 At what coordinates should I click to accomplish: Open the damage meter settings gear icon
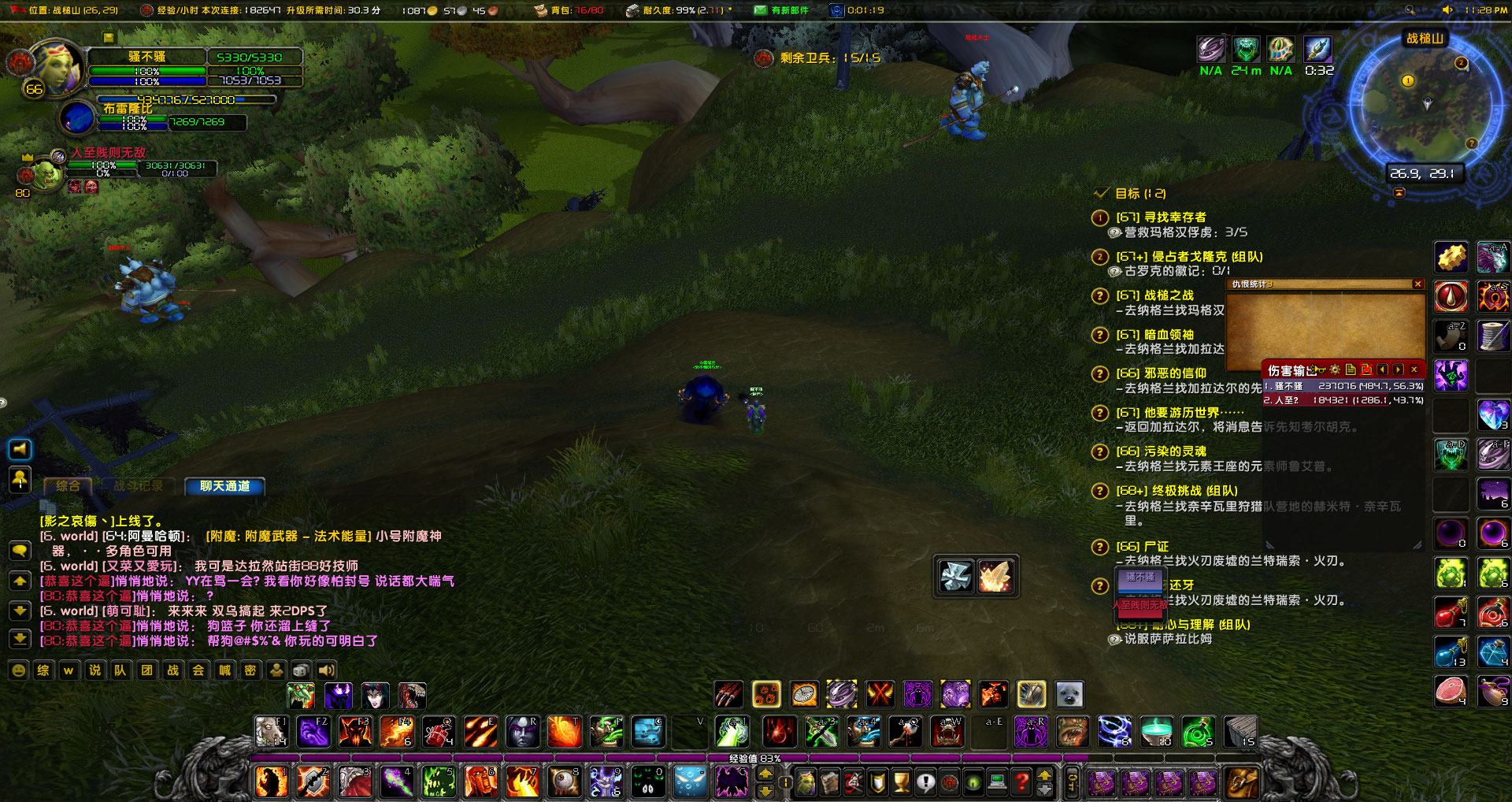click(1335, 369)
